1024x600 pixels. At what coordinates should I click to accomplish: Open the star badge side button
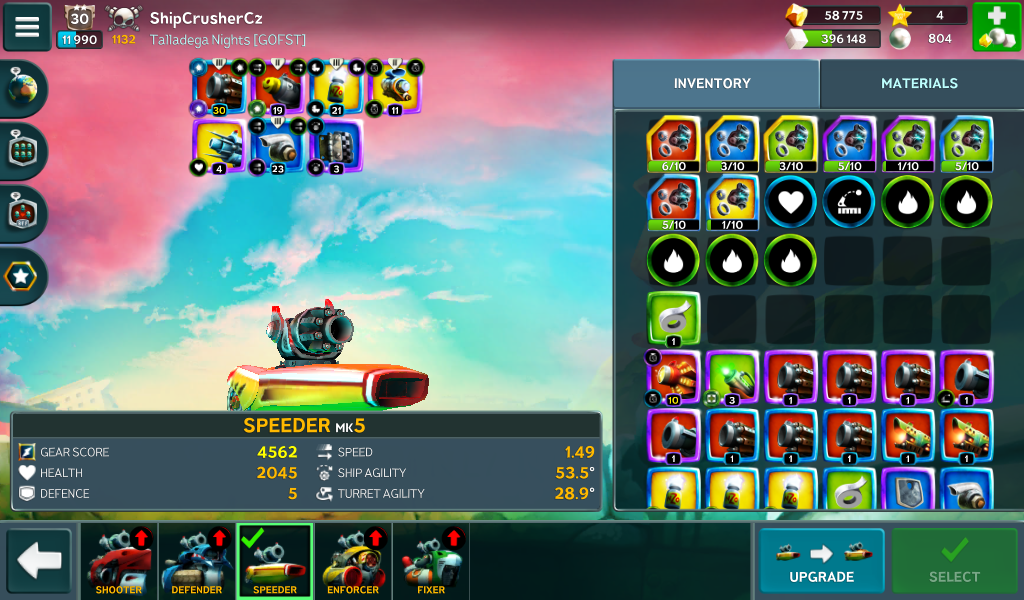tap(22, 275)
